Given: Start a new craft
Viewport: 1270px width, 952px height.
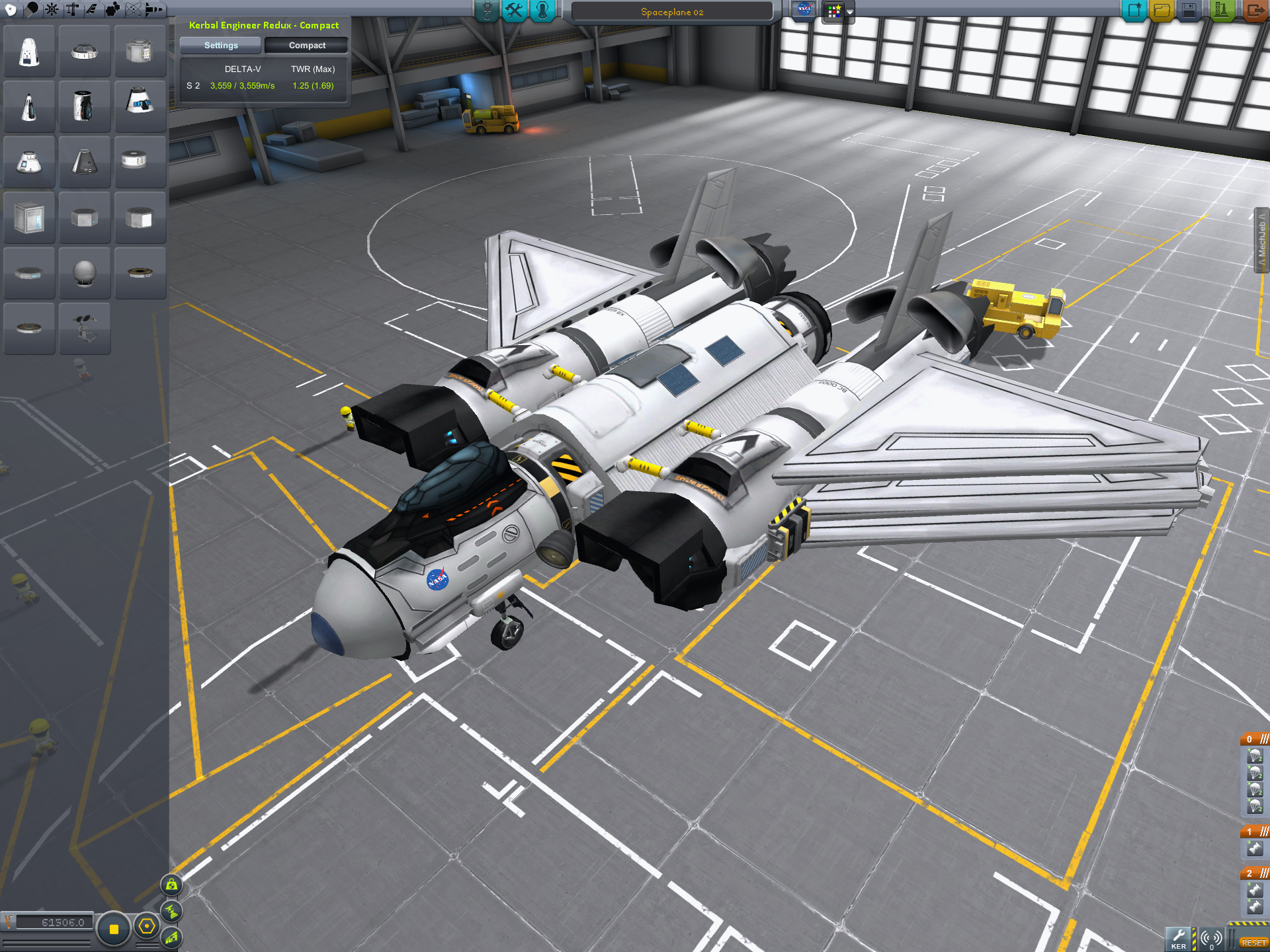Looking at the screenshot, I should point(1134,11).
